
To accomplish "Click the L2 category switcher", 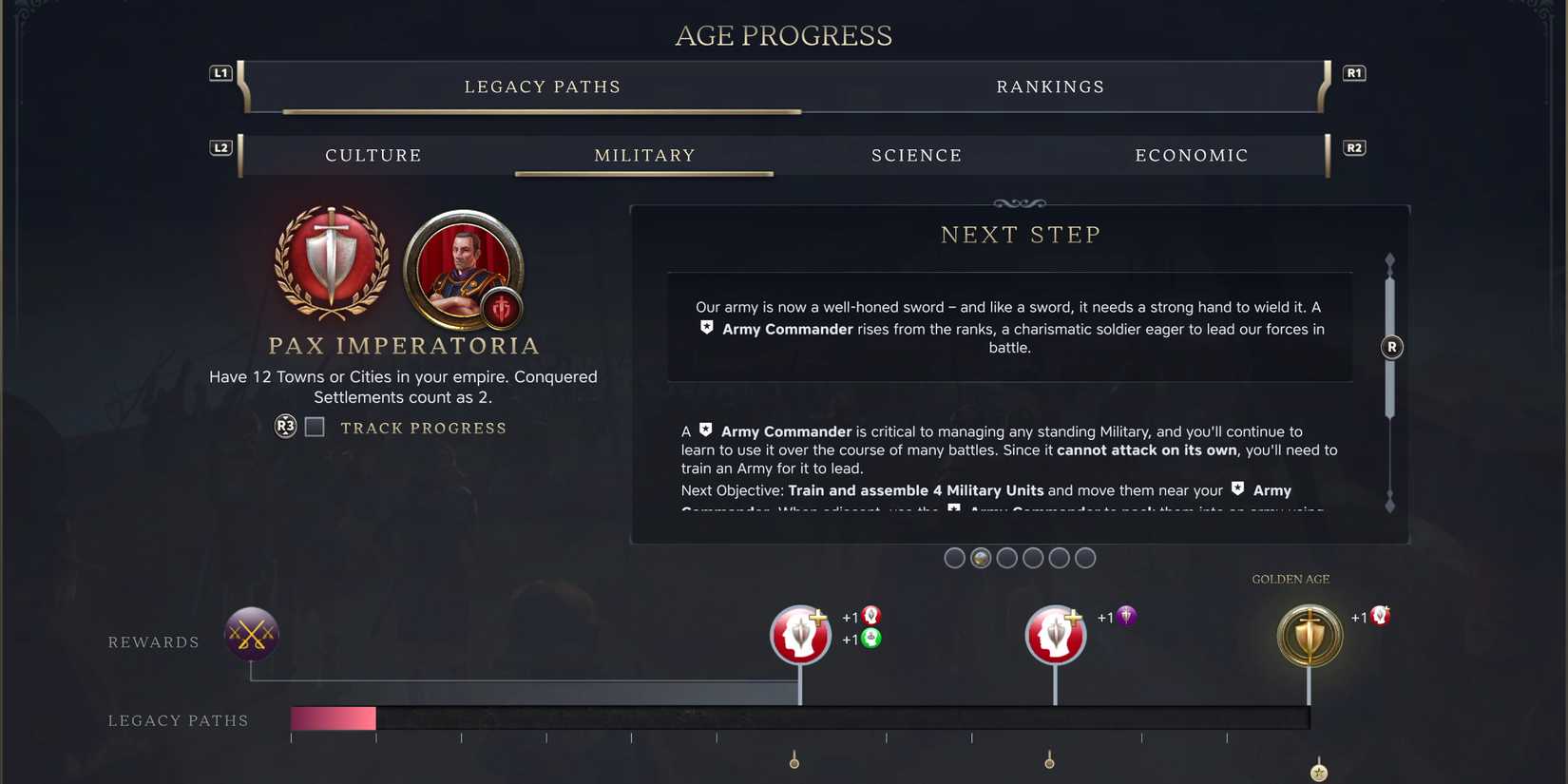I will click(220, 147).
